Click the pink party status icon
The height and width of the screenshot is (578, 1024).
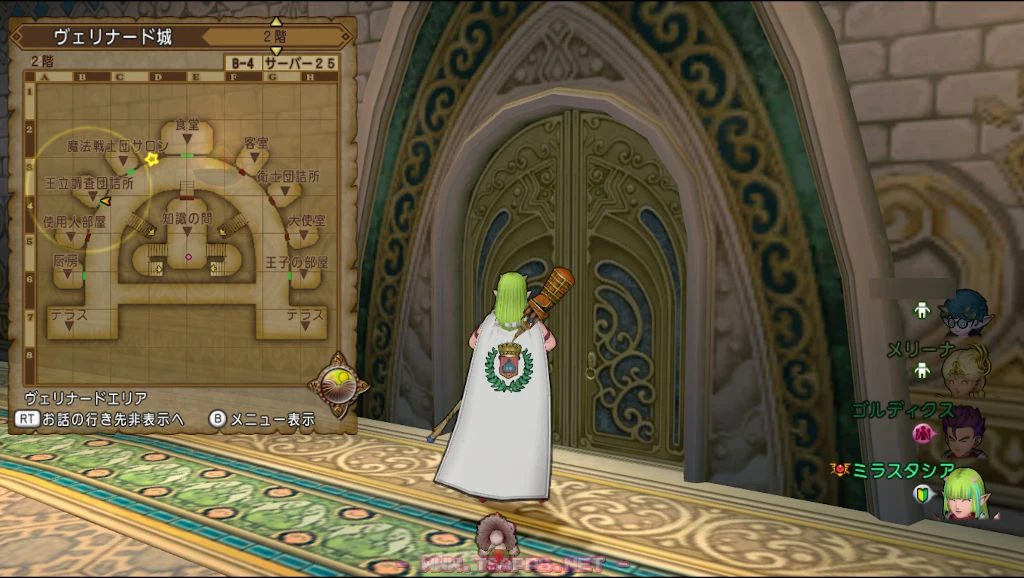923,433
